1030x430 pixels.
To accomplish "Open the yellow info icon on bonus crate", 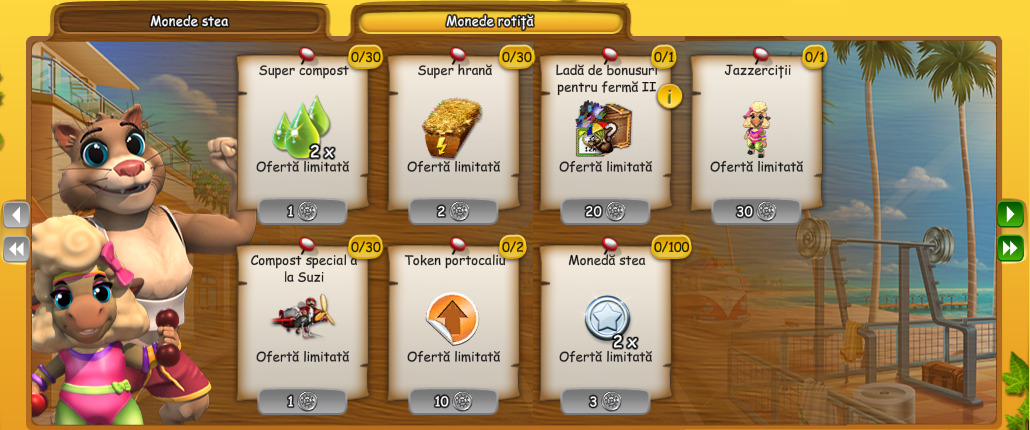I will [669, 96].
